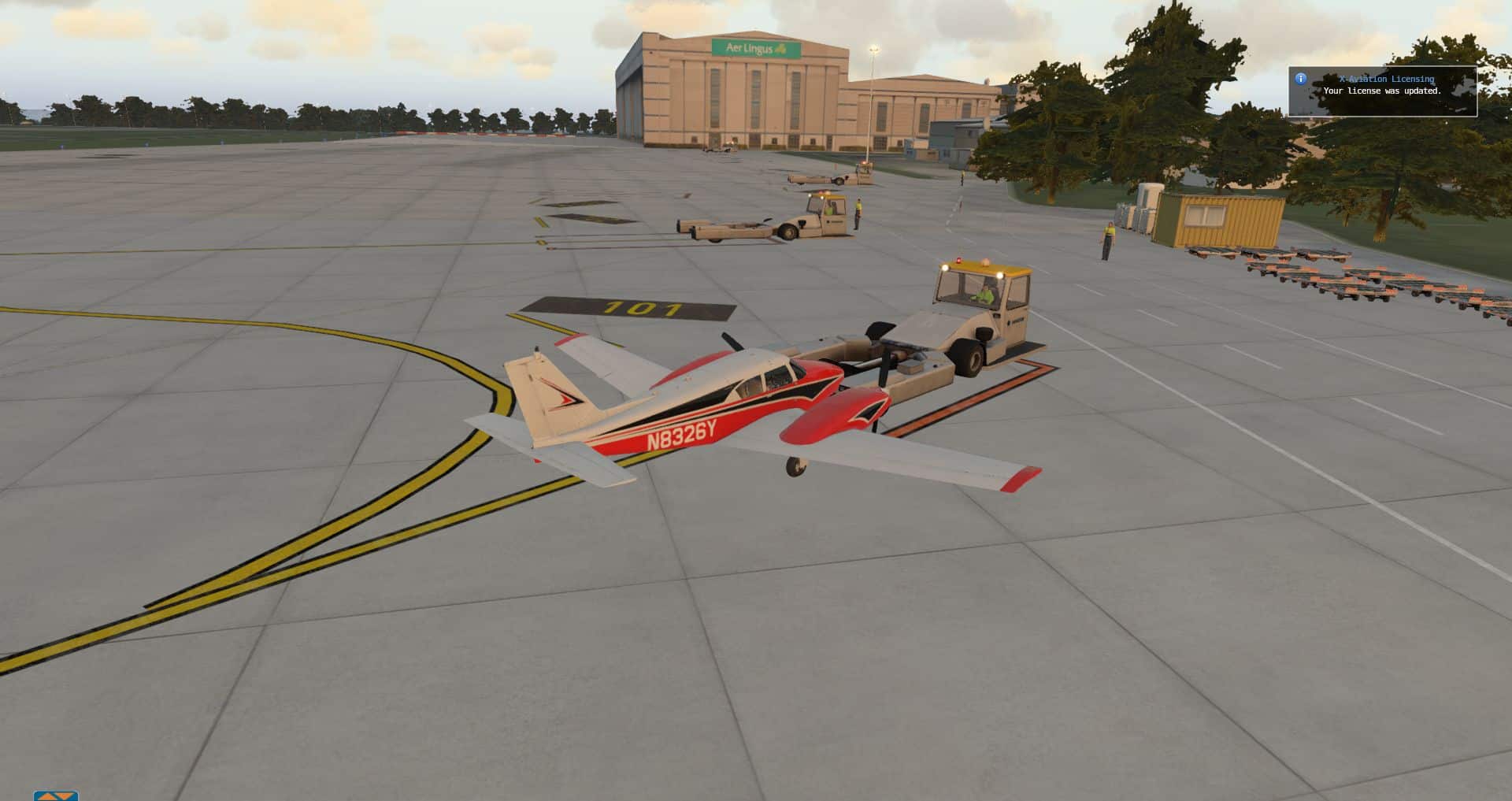Click the orange and blue plugin icon
This screenshot has height=801, width=1512.
tap(56, 795)
